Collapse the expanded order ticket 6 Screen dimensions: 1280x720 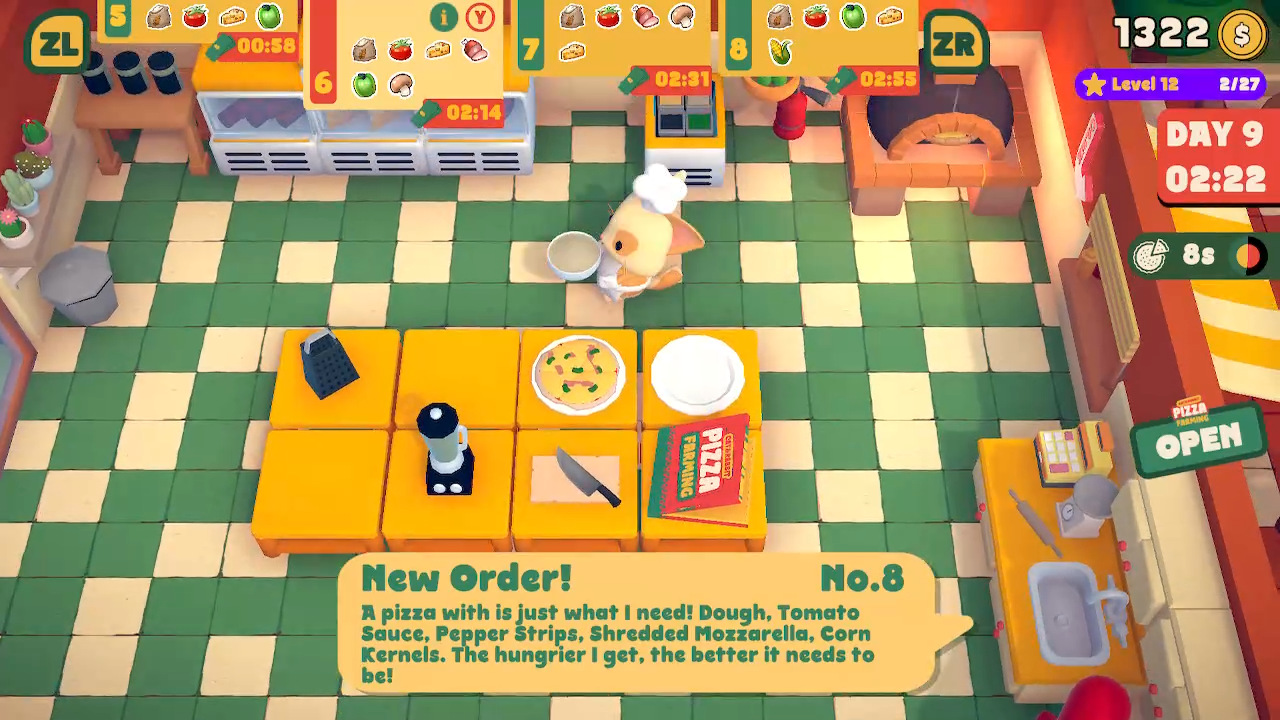(x=480, y=18)
